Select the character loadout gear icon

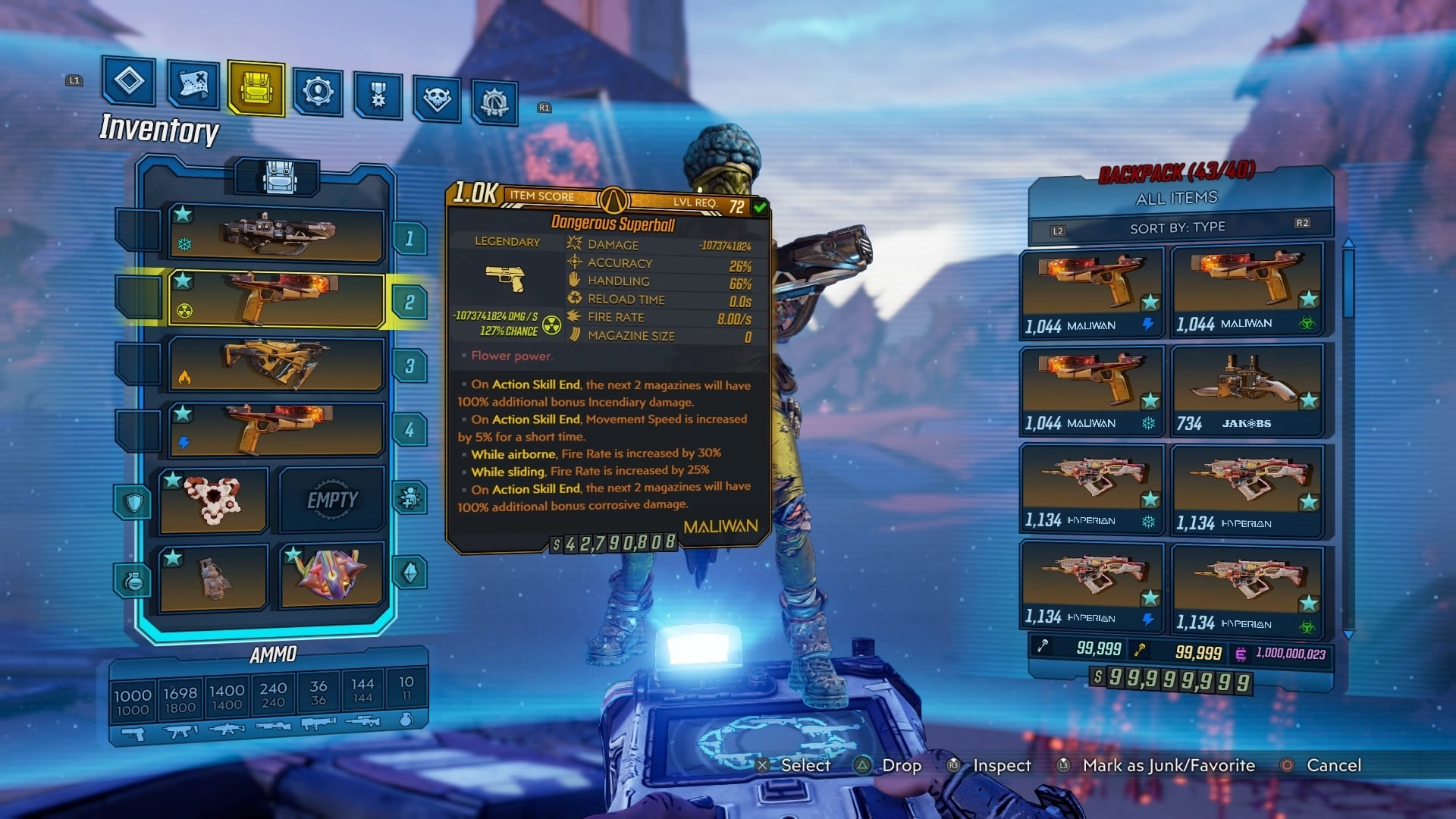point(318,93)
